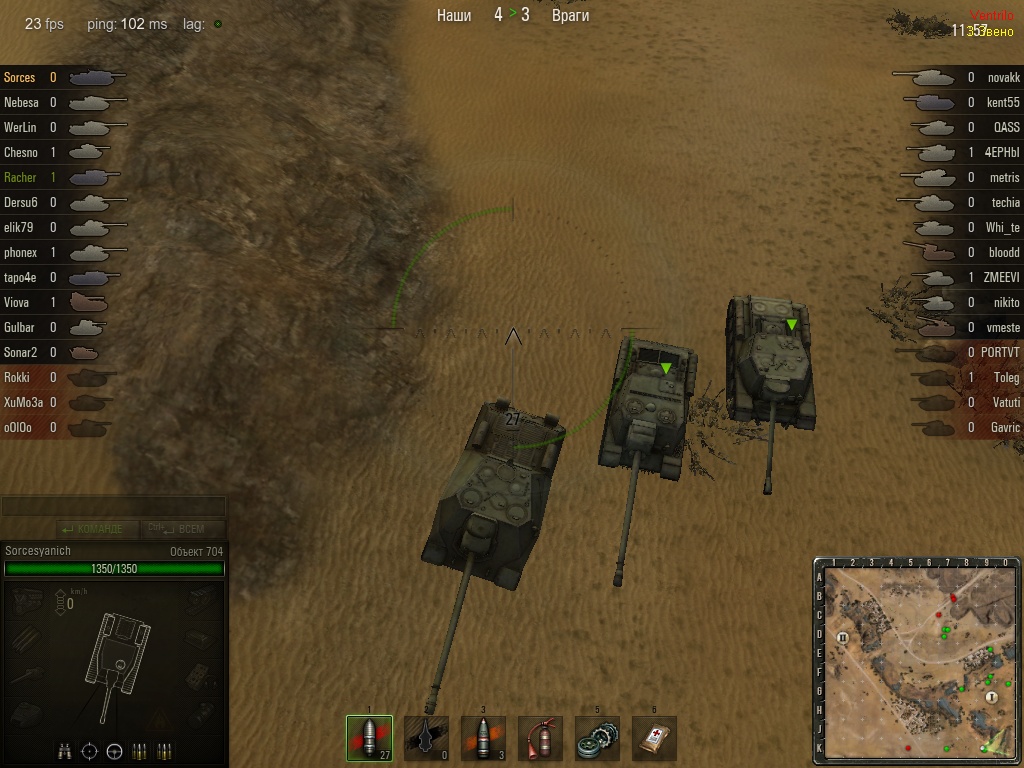Activate the repair kit gears consumable
1024x768 pixels.
point(597,738)
